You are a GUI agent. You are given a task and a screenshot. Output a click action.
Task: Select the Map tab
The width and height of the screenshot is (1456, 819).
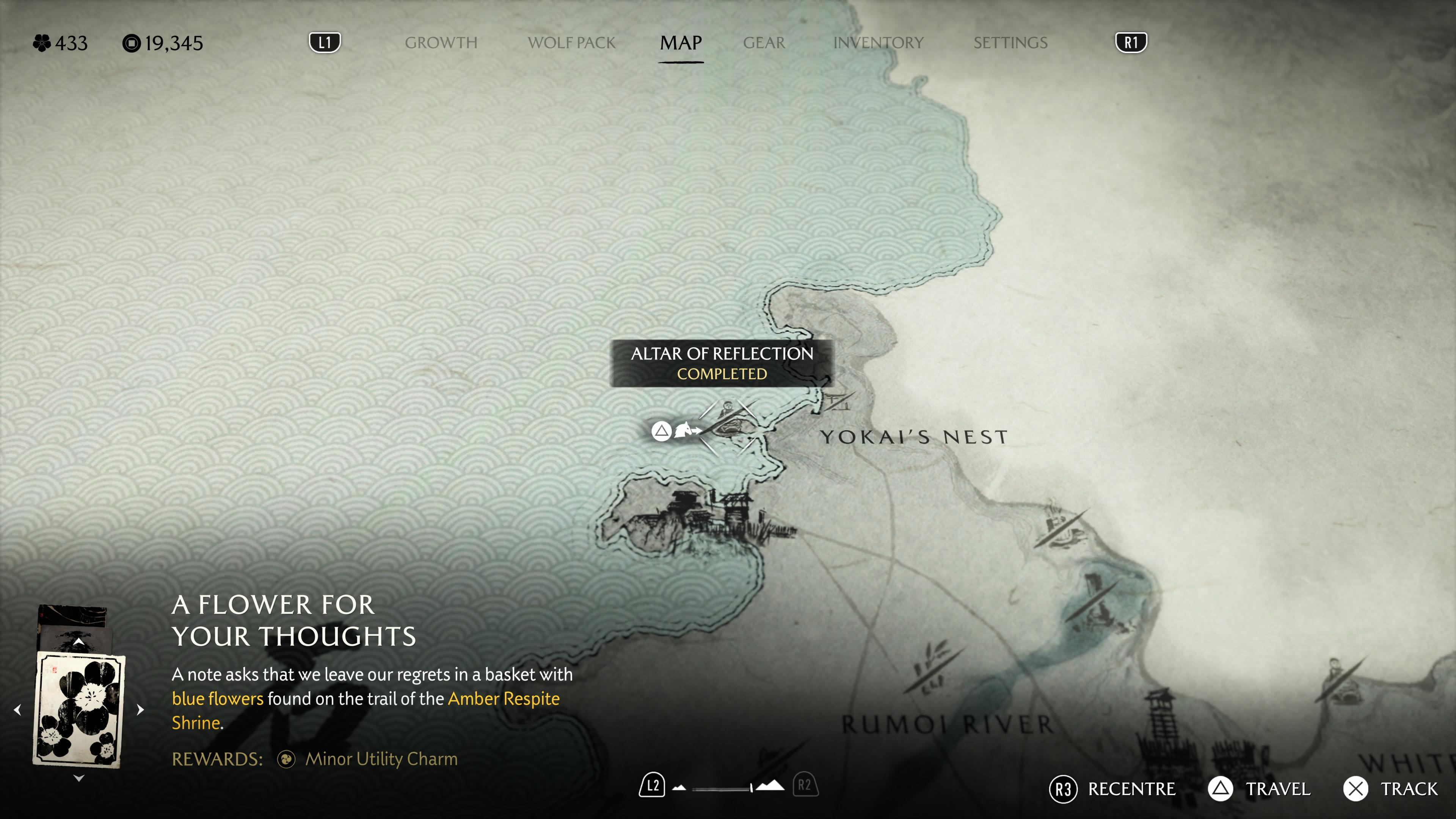pyautogui.click(x=681, y=43)
